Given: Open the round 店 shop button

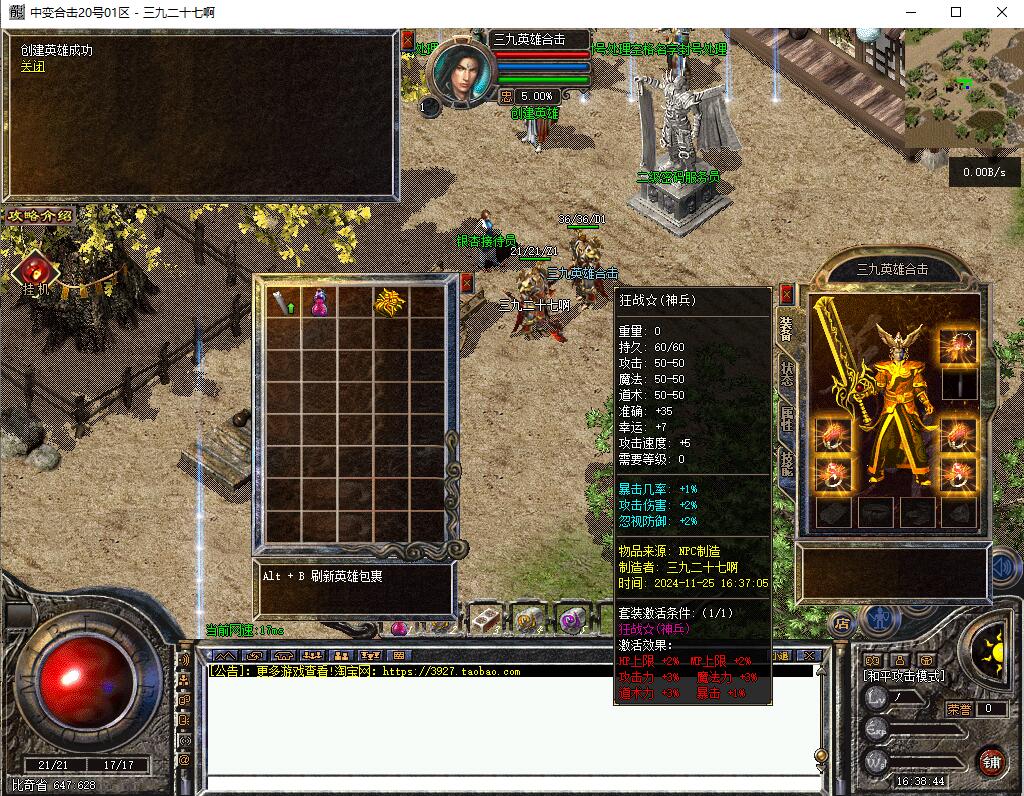Looking at the screenshot, I should pos(841,620).
